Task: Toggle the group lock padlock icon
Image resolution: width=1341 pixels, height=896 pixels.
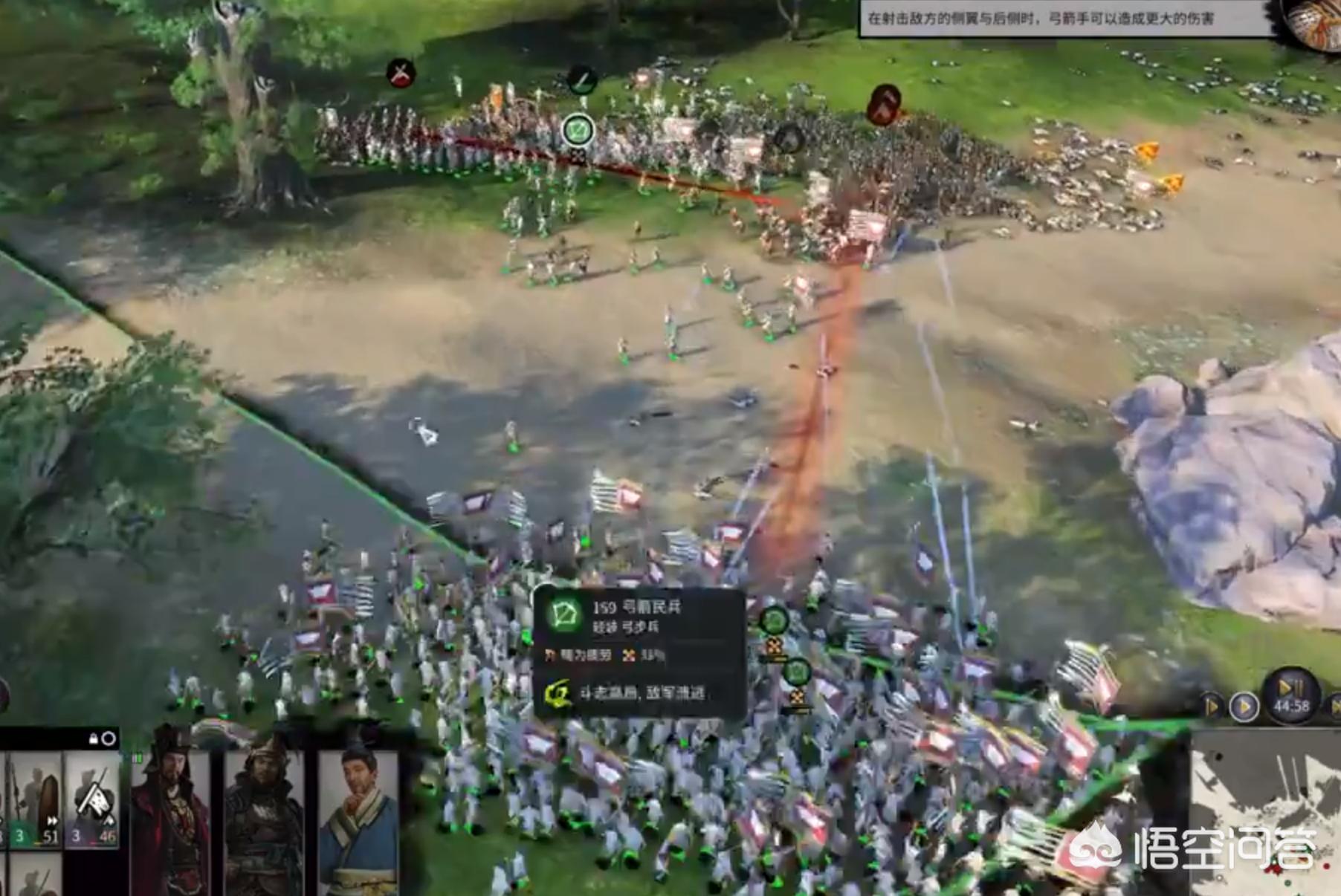Action: pos(94,738)
